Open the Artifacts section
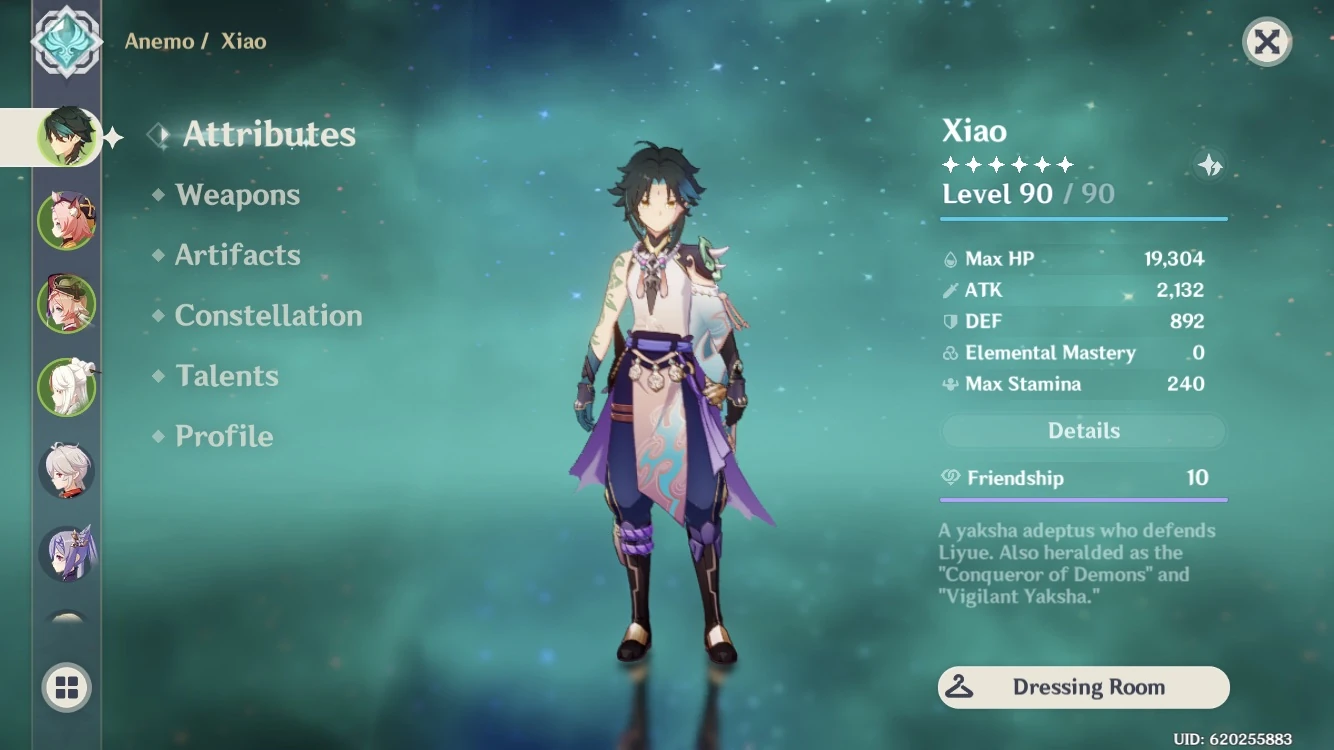This screenshot has width=1334, height=750. [239, 255]
